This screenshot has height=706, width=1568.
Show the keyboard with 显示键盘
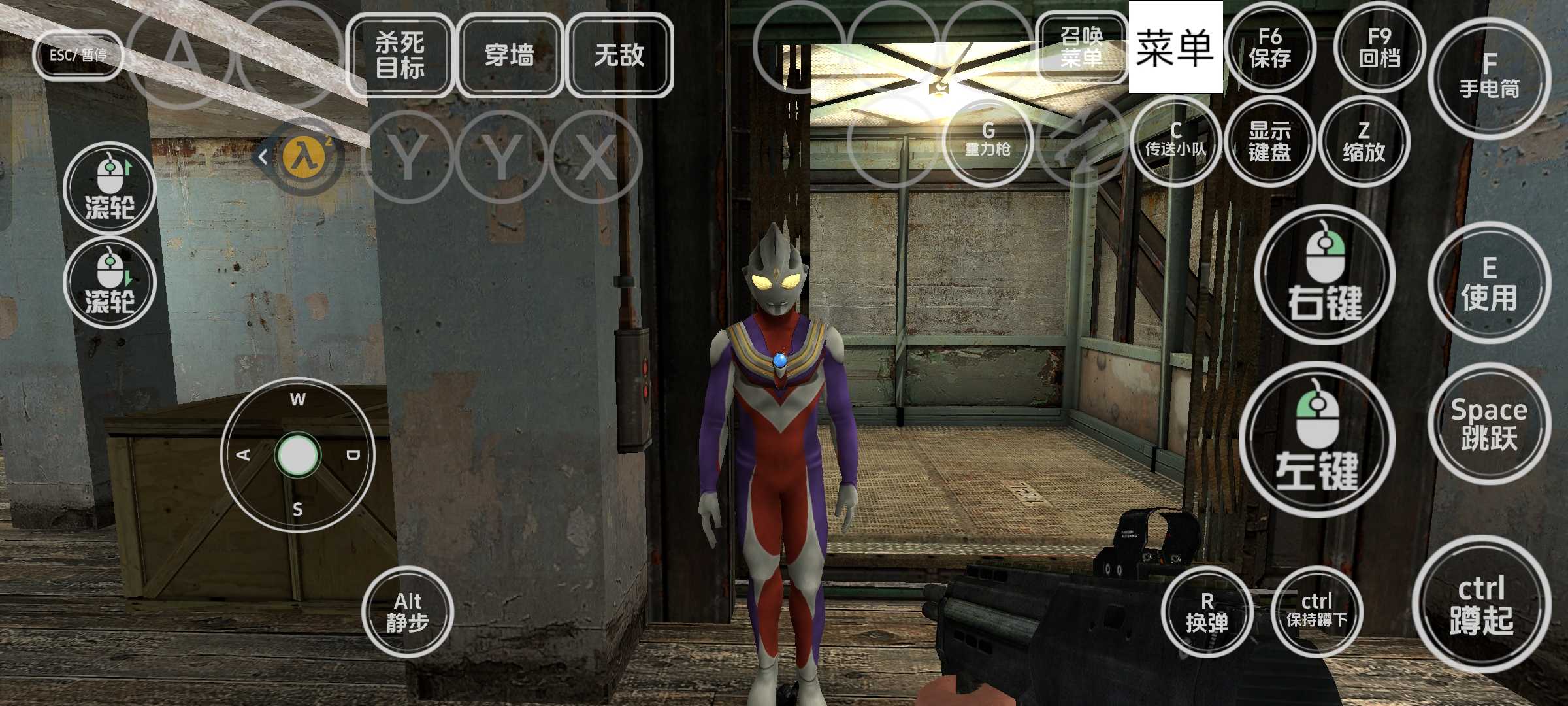click(1269, 141)
